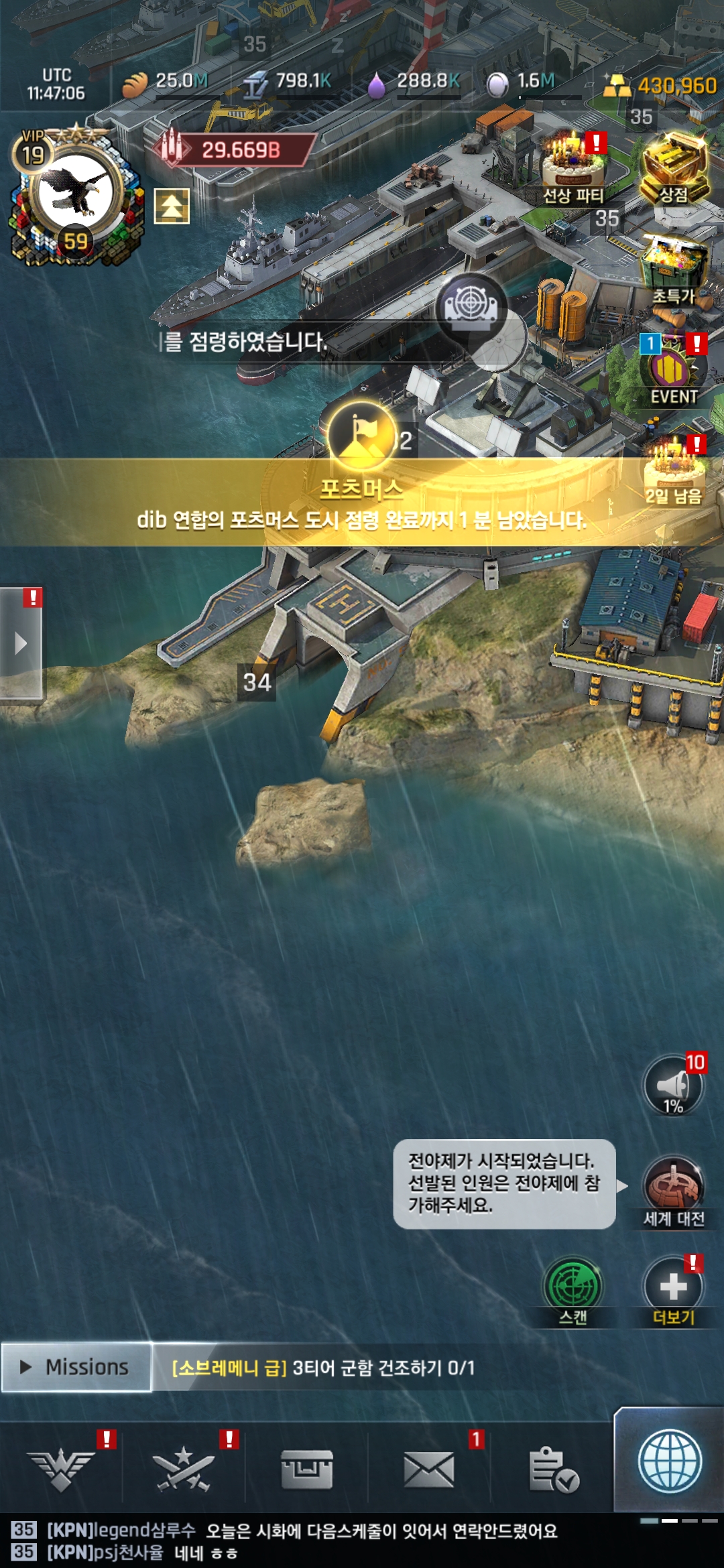Open the 선상 파티 cake event

pyautogui.click(x=573, y=168)
